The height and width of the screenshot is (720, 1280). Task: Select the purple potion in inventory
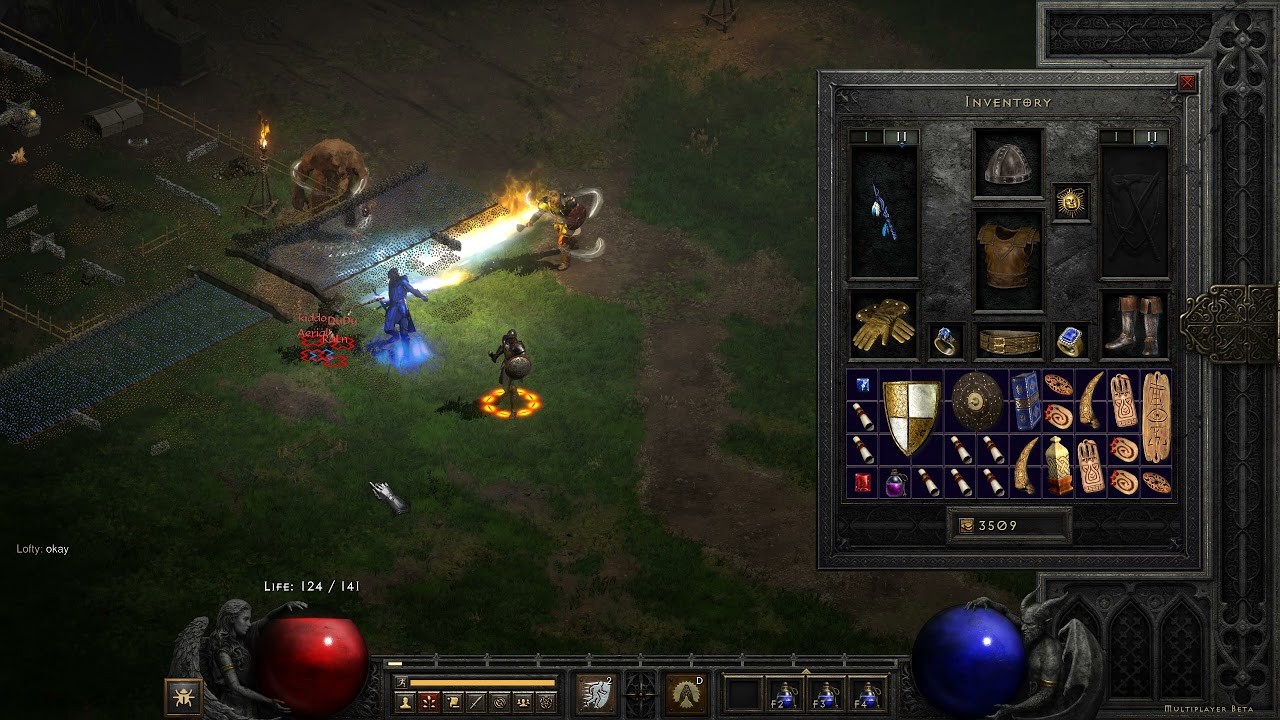[895, 483]
